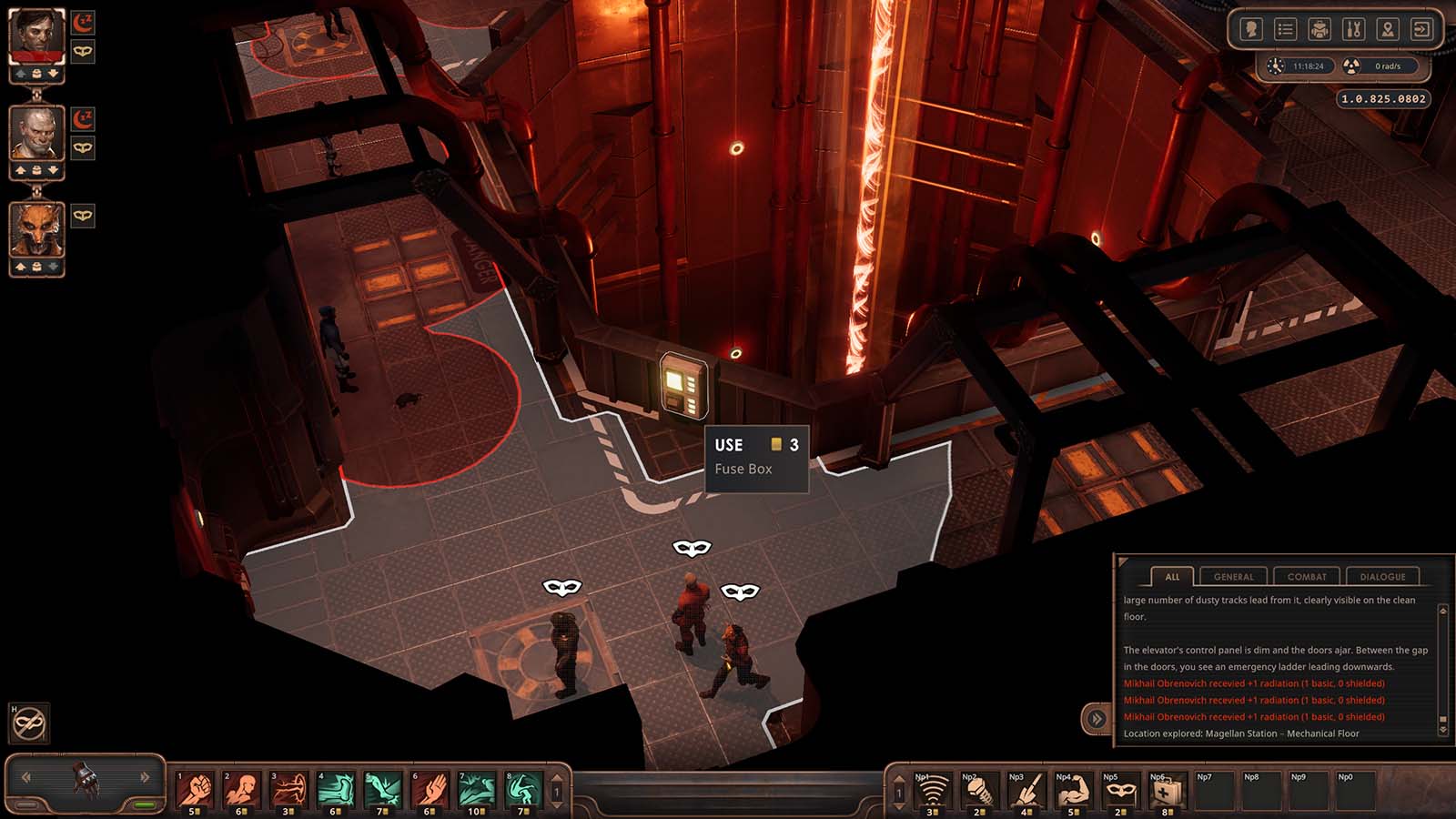Activate the fist punch ability
This screenshot has height=819, width=1456.
coord(195,789)
